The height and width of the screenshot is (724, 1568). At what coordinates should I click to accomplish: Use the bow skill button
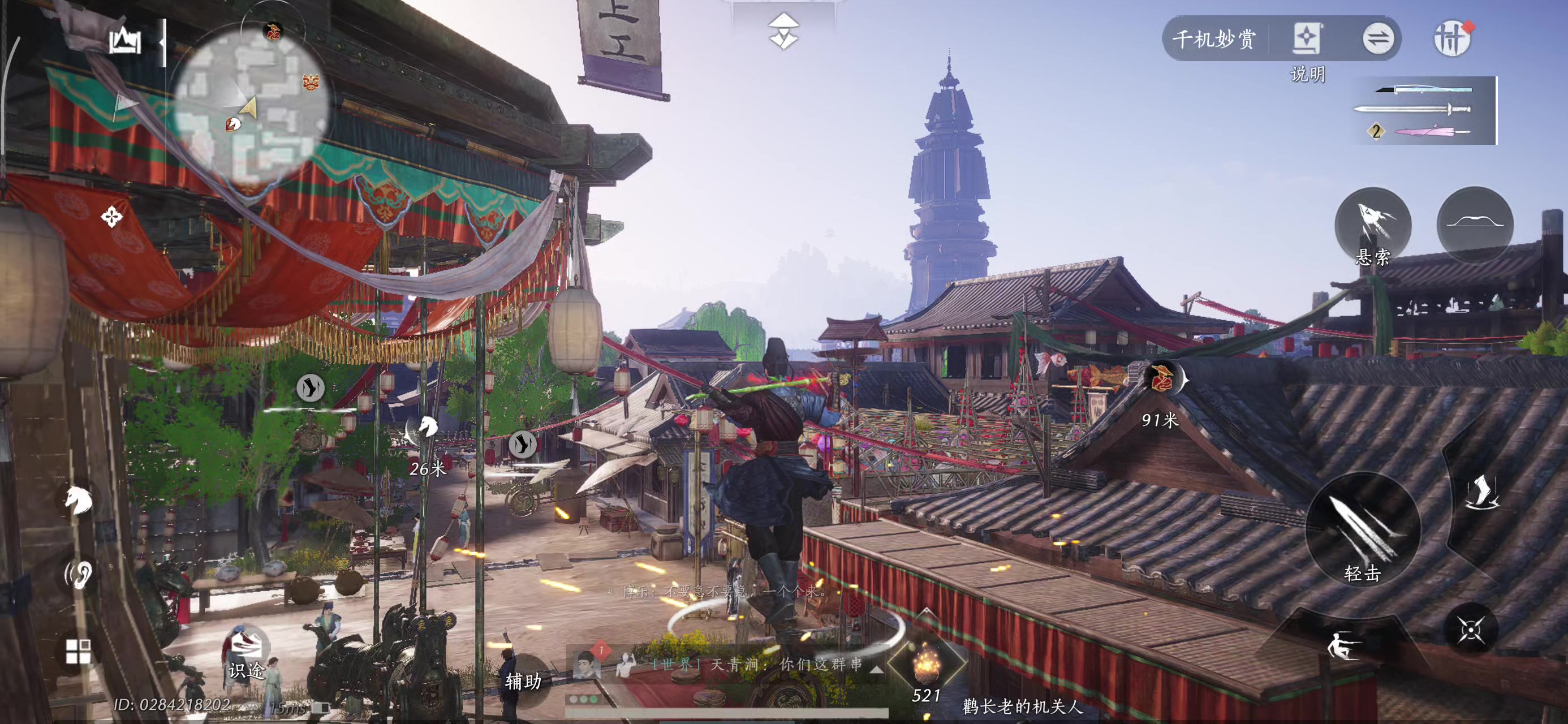[1474, 223]
